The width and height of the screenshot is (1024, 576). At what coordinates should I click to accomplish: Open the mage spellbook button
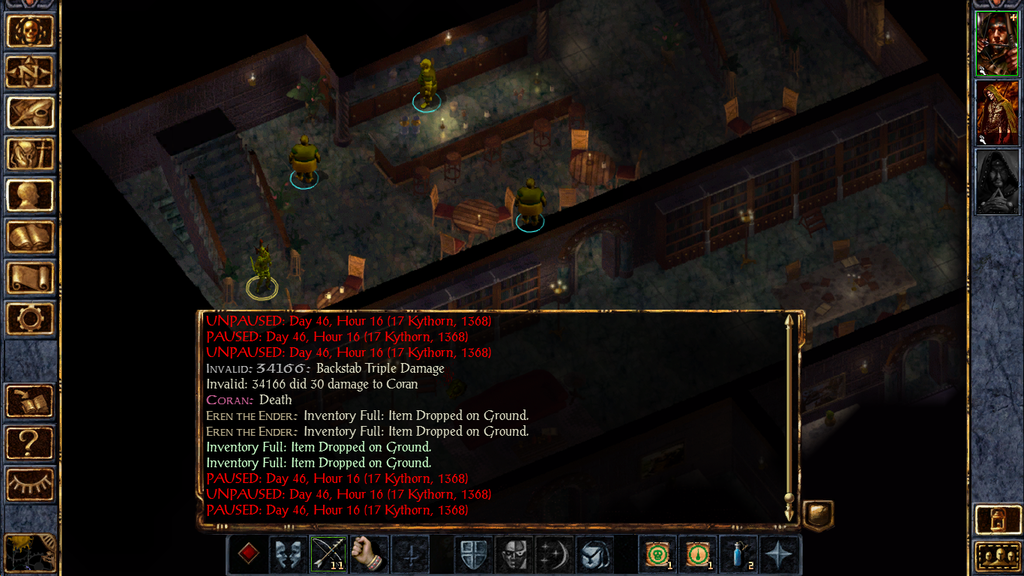tap(30, 237)
